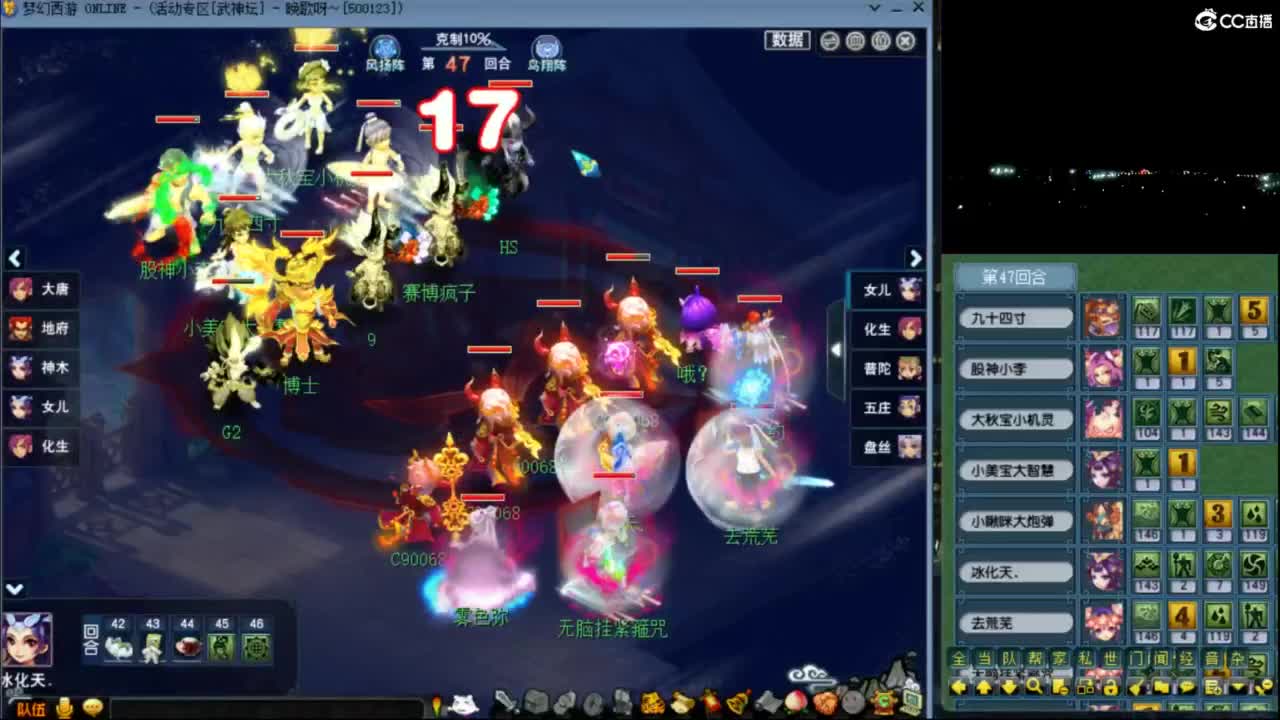Expand the right-side list with the right chevron
The image size is (1280, 720).
916,257
